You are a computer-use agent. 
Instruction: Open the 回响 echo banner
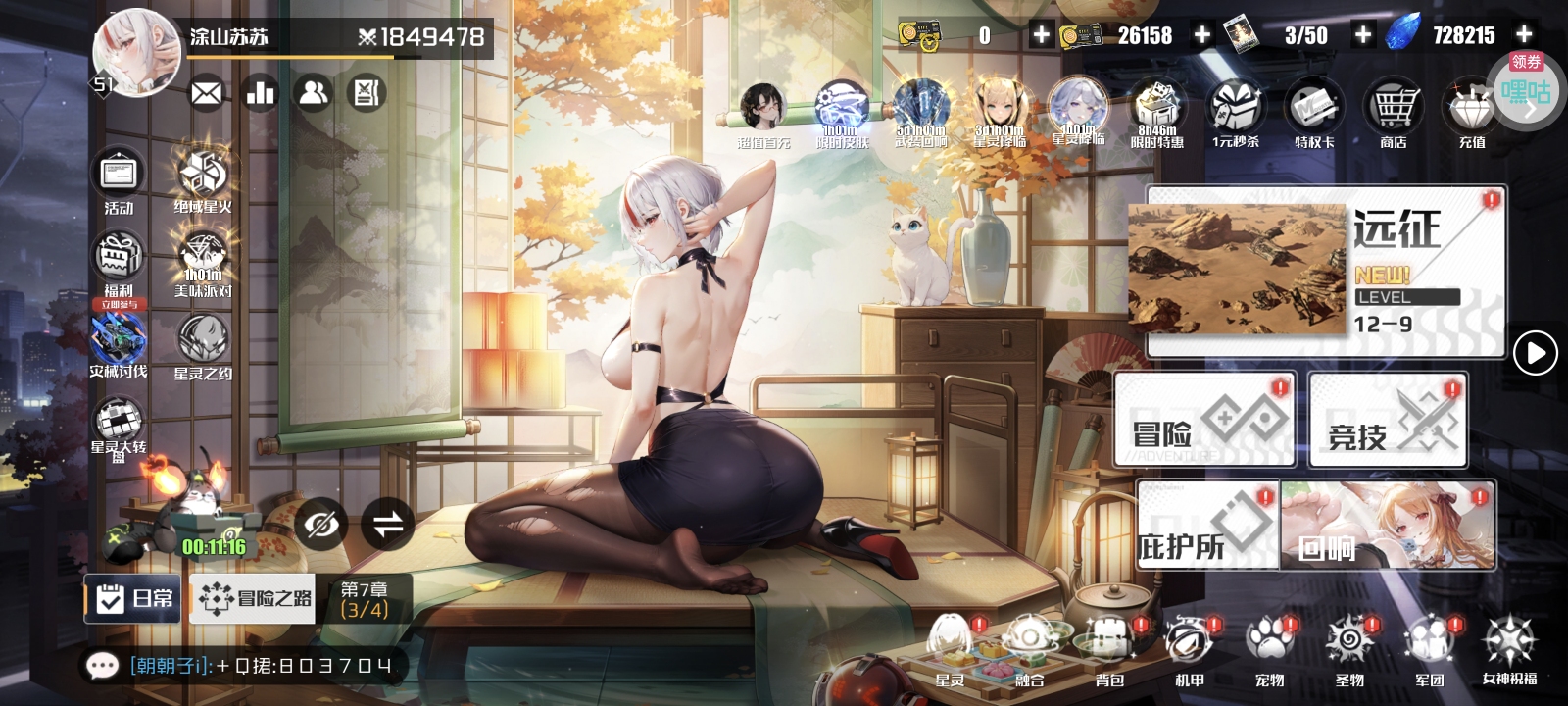[1389, 527]
